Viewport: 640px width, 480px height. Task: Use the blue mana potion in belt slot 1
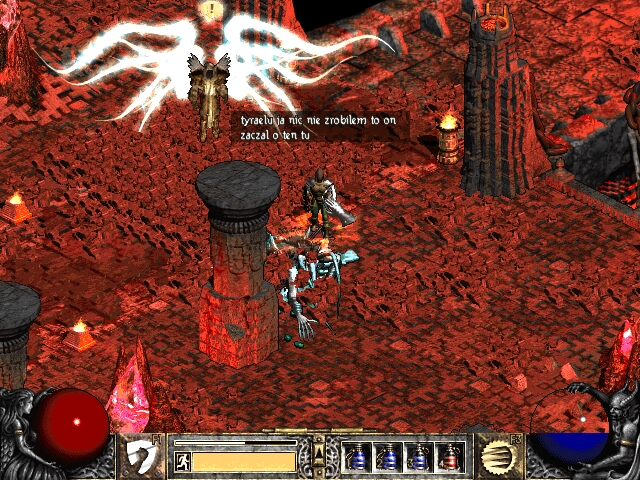coord(357,457)
